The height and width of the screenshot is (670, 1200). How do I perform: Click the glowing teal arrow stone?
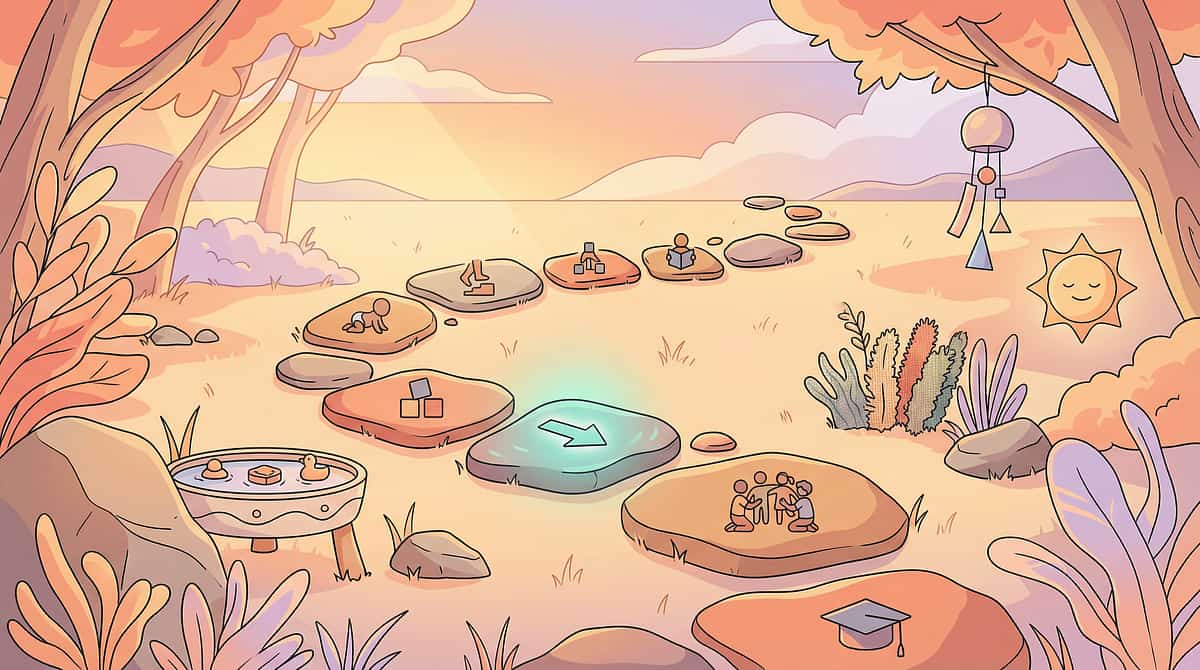[572, 444]
